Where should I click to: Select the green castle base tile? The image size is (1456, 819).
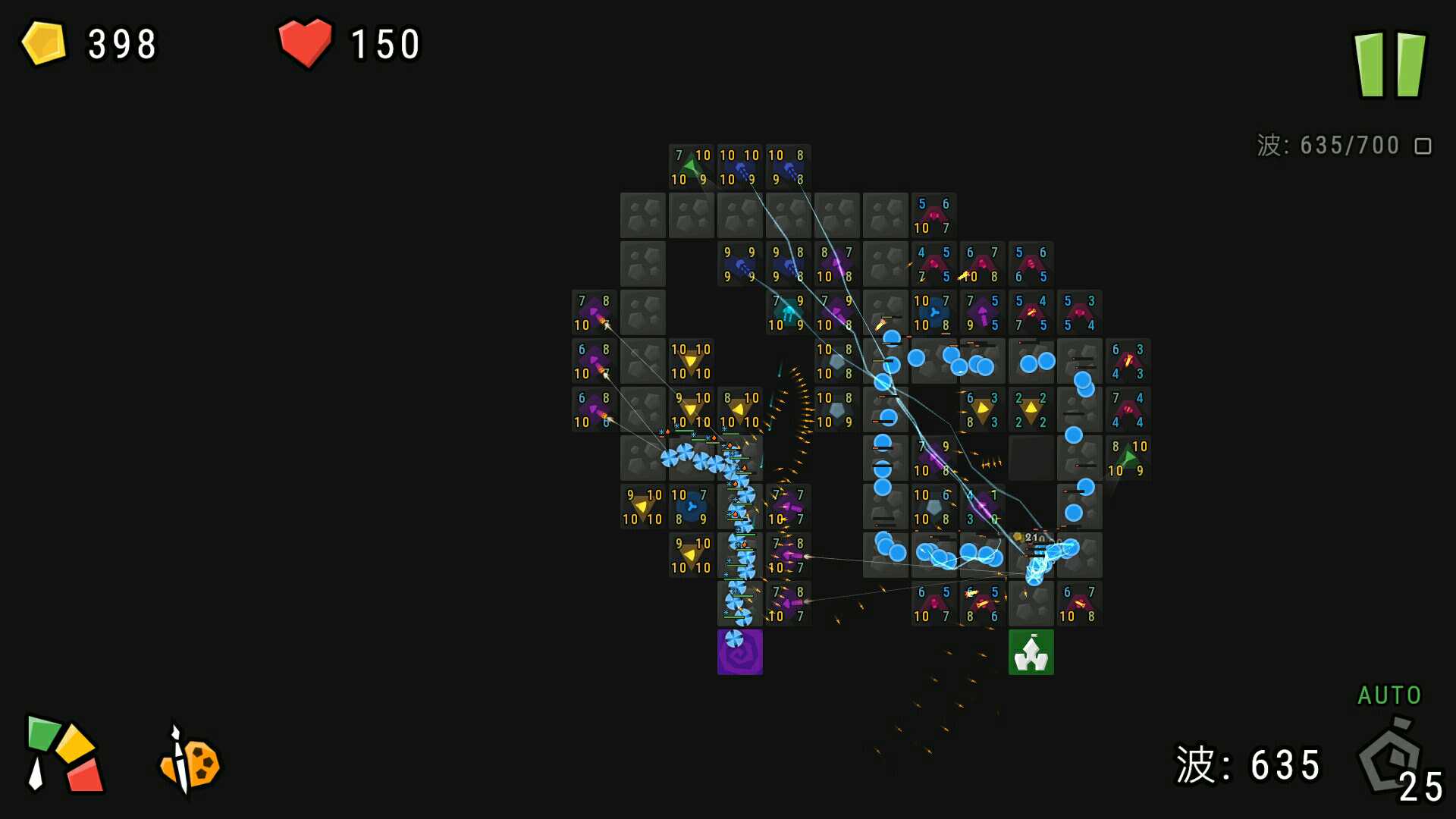[x=1031, y=652]
